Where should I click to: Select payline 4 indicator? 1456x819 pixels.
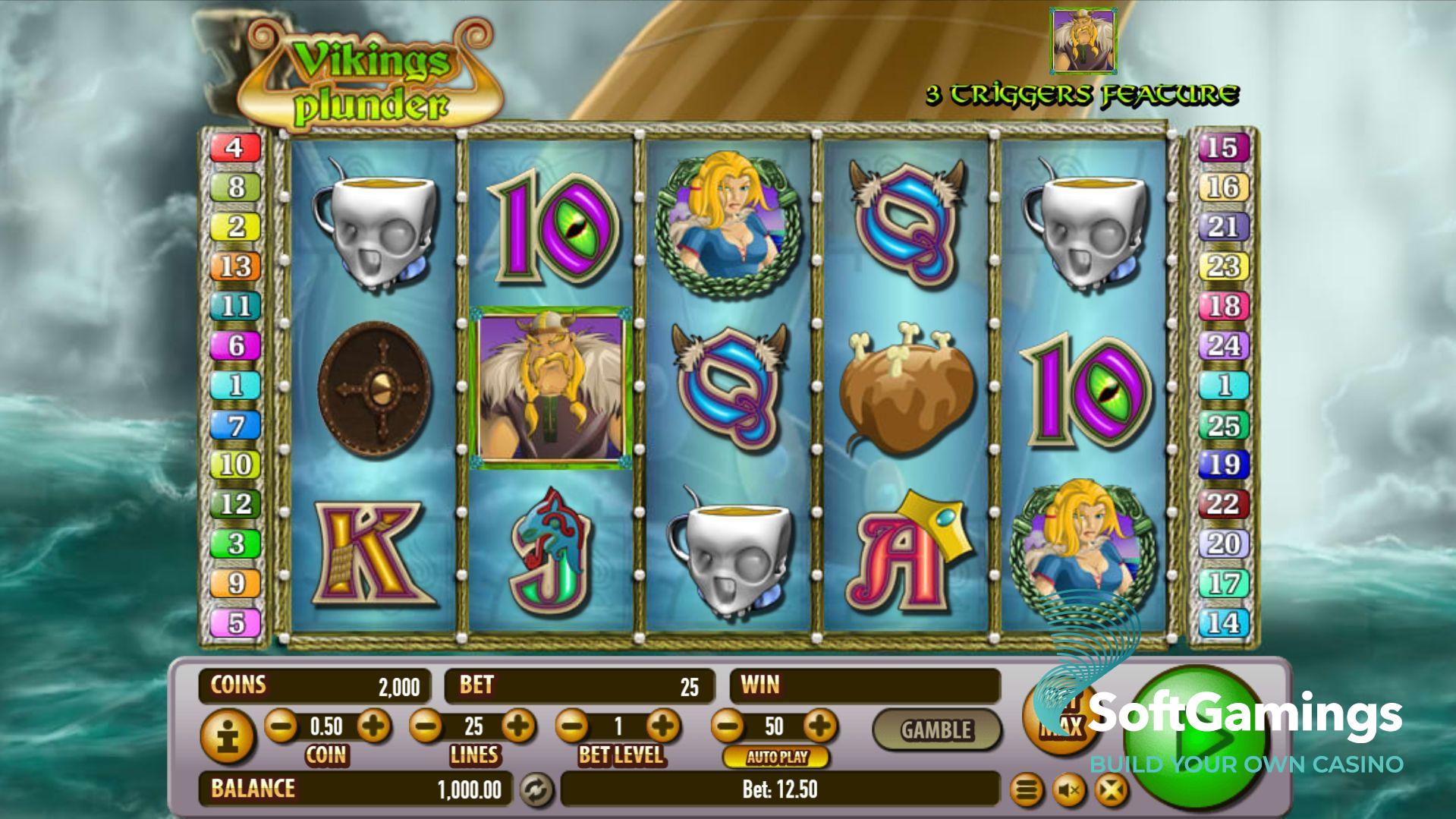235,147
